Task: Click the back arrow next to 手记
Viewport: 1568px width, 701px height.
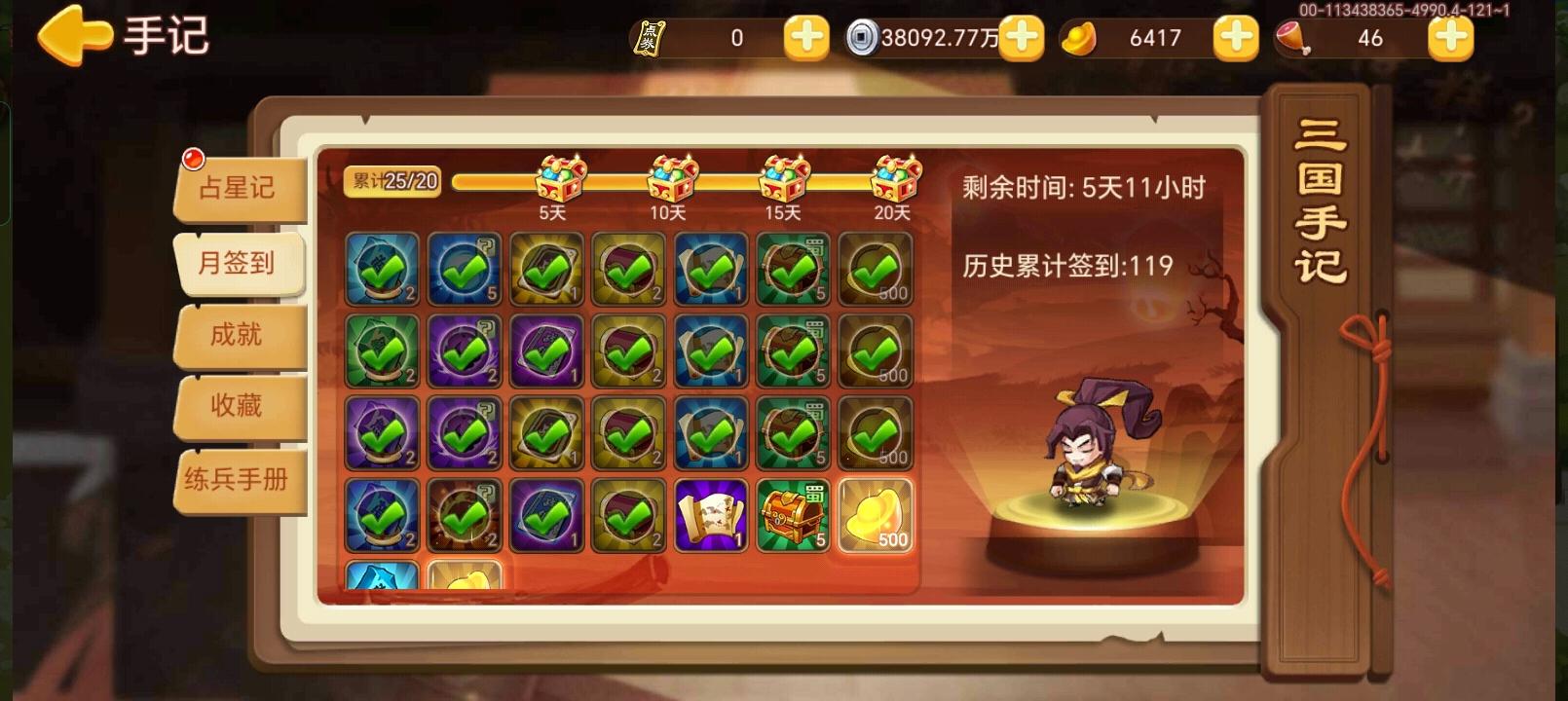Action: point(72,34)
